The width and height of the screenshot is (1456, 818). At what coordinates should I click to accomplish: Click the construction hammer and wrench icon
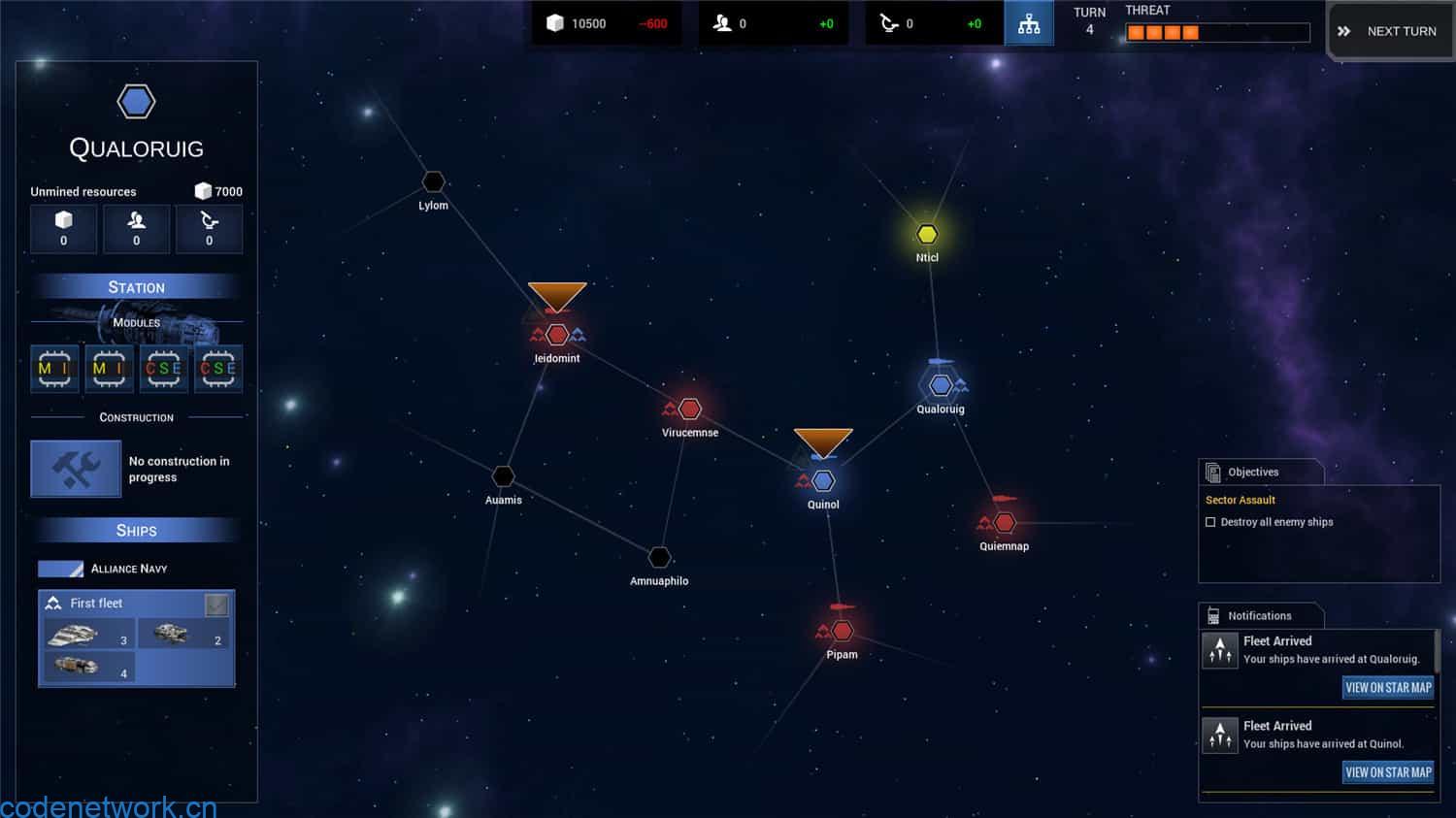pyautogui.click(x=76, y=469)
